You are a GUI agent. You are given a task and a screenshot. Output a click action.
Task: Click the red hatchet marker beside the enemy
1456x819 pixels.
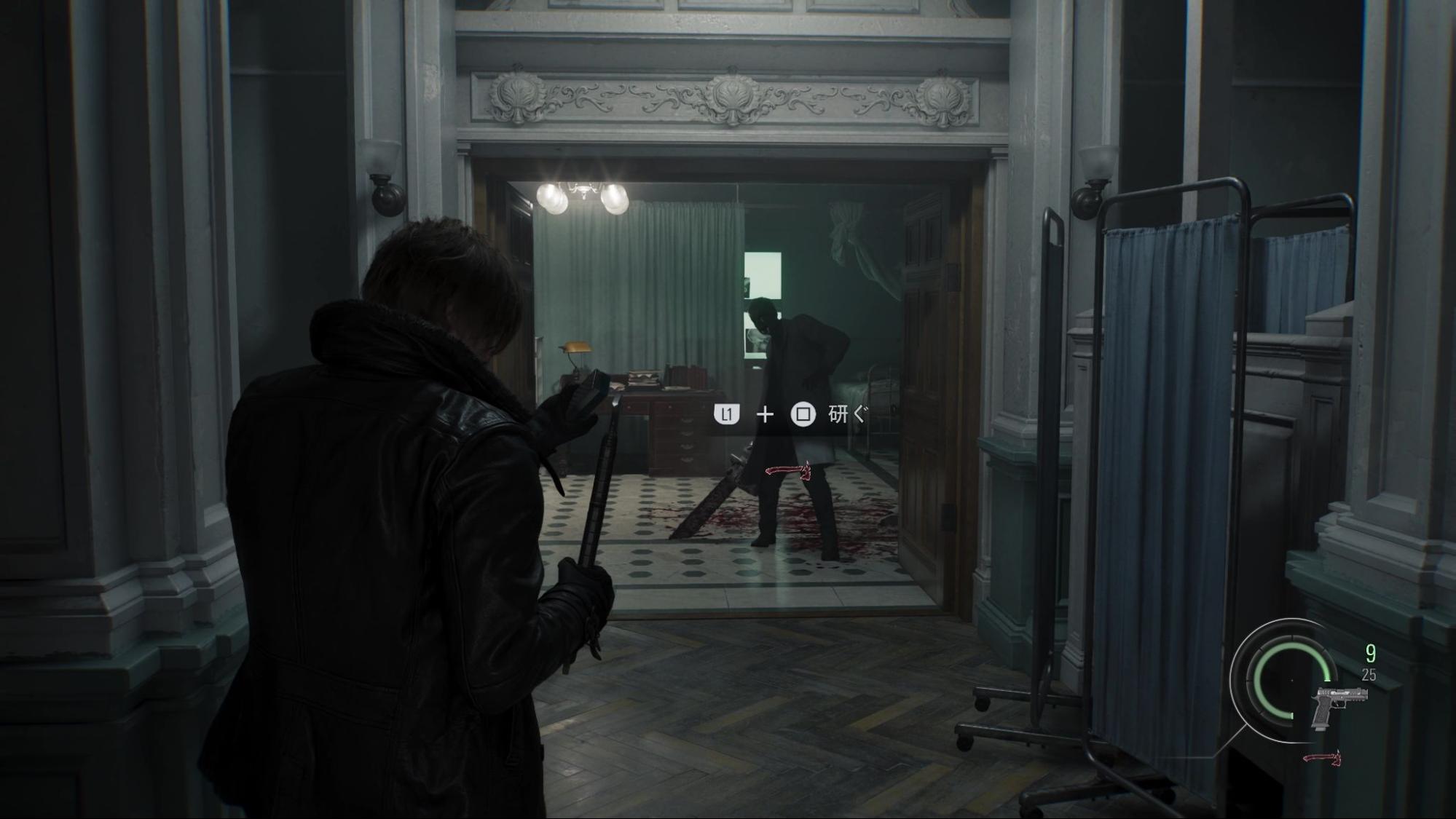click(x=788, y=471)
